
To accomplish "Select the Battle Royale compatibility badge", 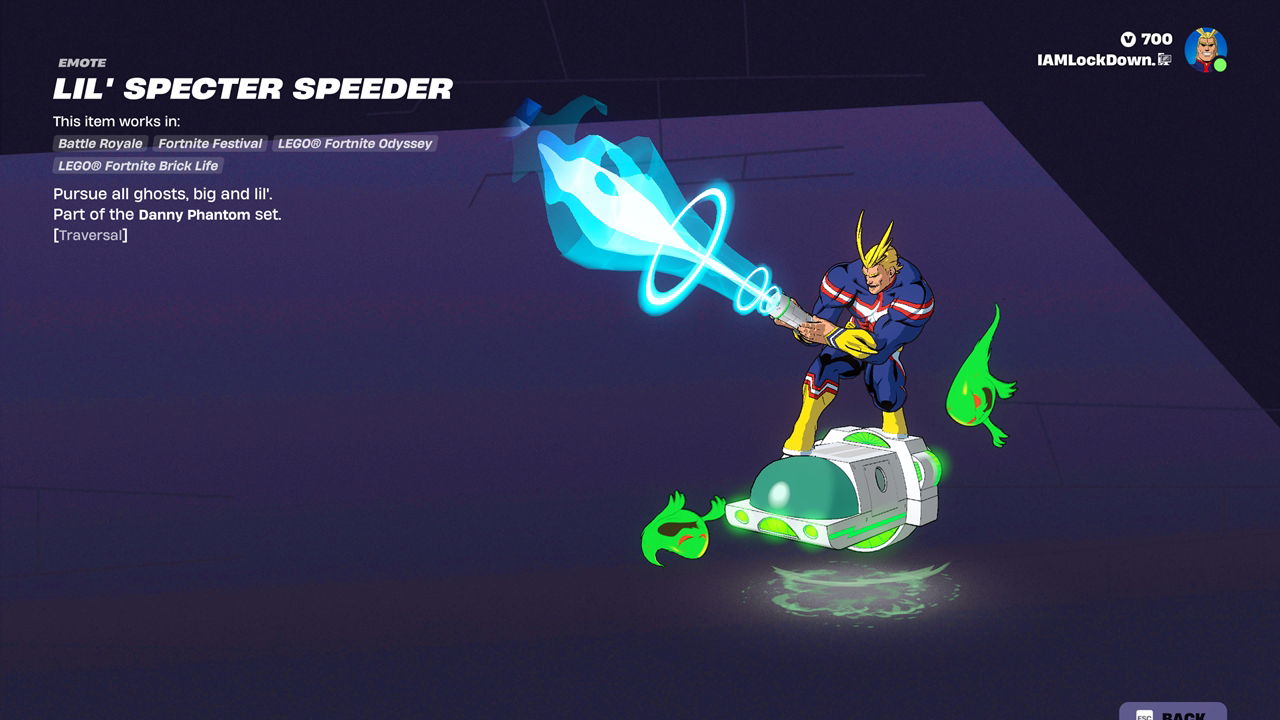I will click(100, 143).
